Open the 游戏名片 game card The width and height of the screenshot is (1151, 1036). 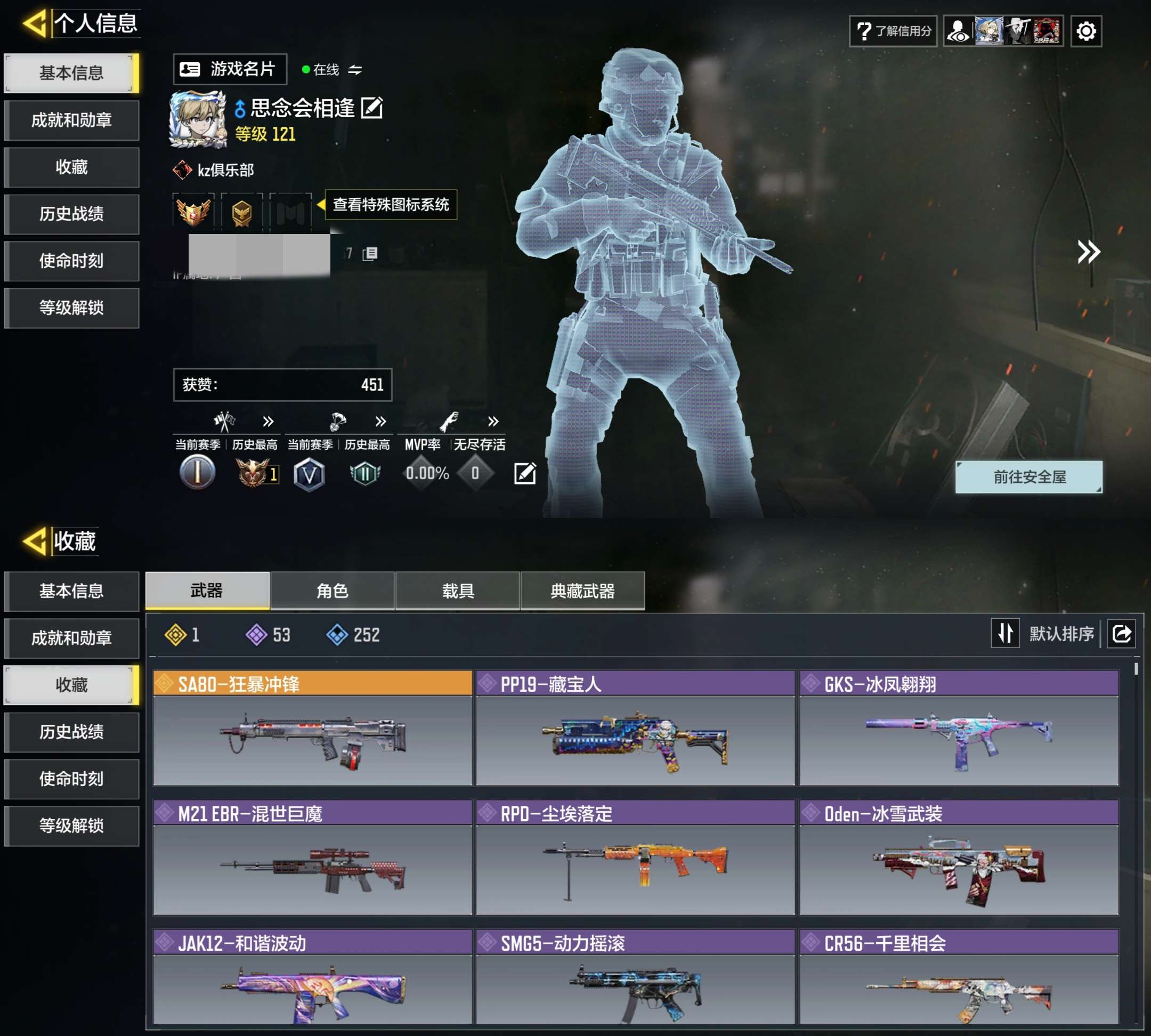[230, 69]
